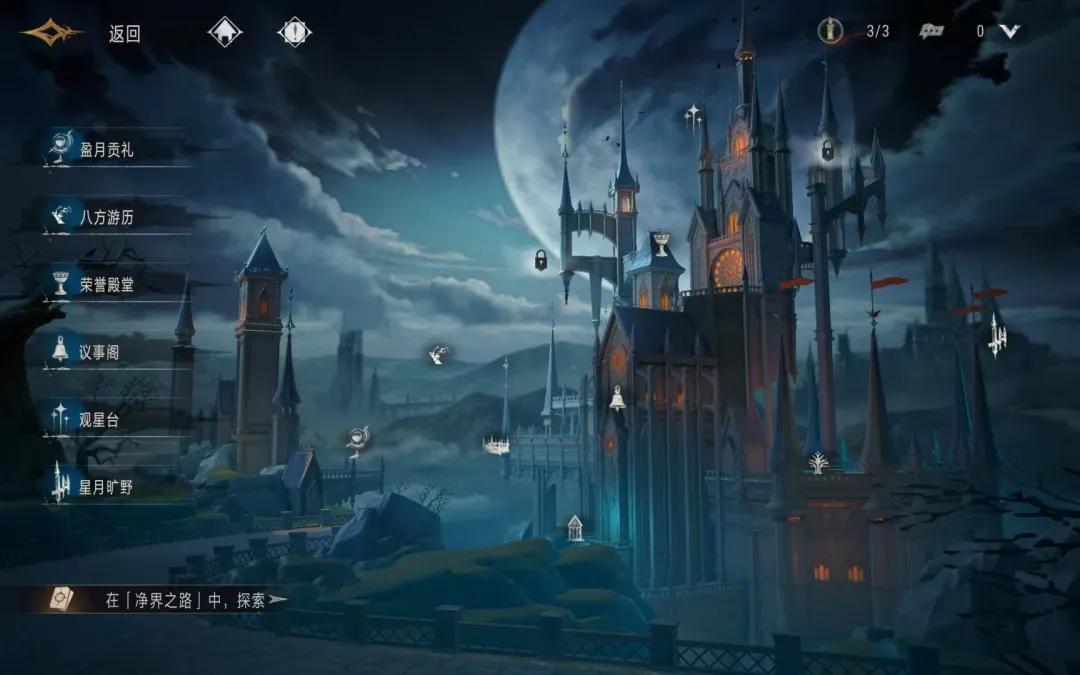Open the 净界之路 exploration prompt
Viewport: 1080px width, 675px height.
pos(185,600)
